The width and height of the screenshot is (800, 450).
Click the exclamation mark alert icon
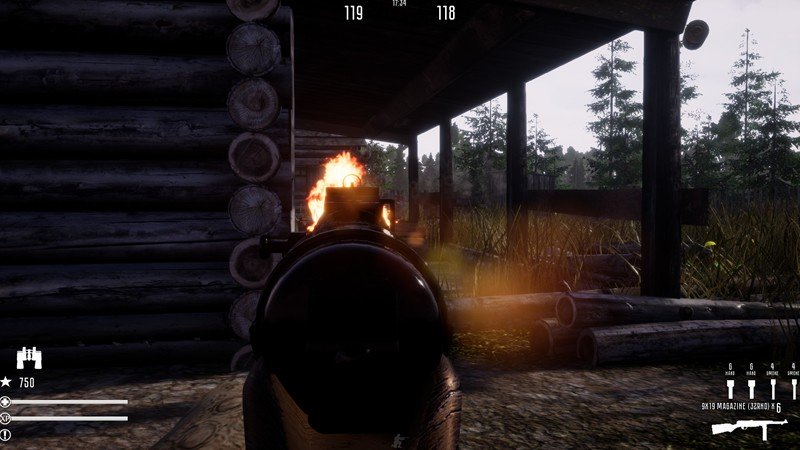pos(6,434)
